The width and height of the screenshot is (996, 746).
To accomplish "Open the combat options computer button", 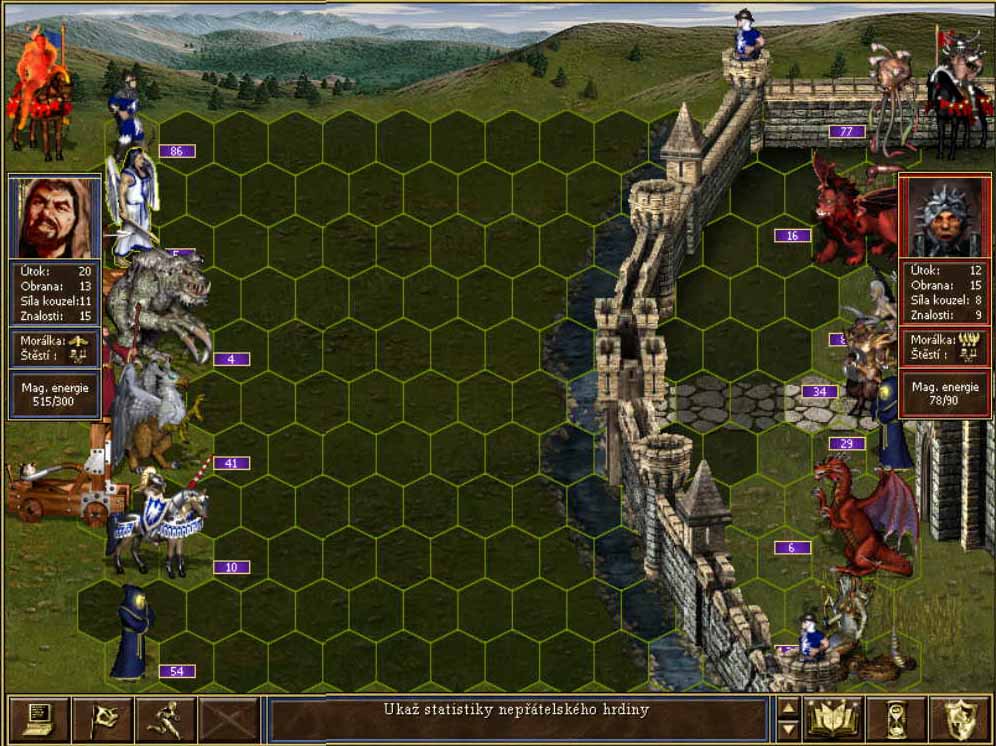I will 39,719.
